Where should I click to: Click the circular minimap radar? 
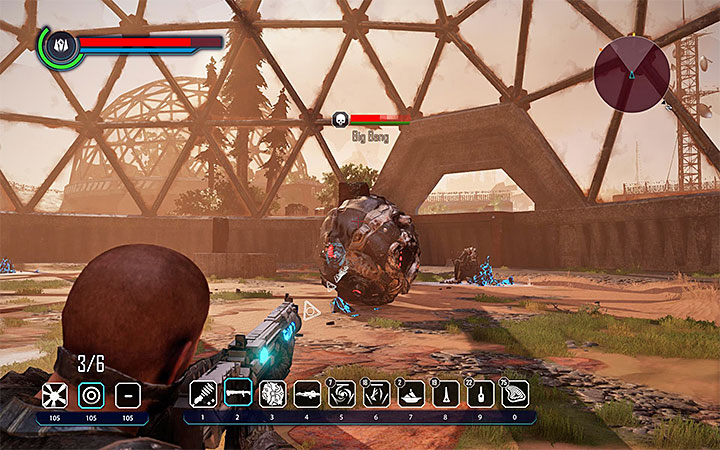pos(632,72)
